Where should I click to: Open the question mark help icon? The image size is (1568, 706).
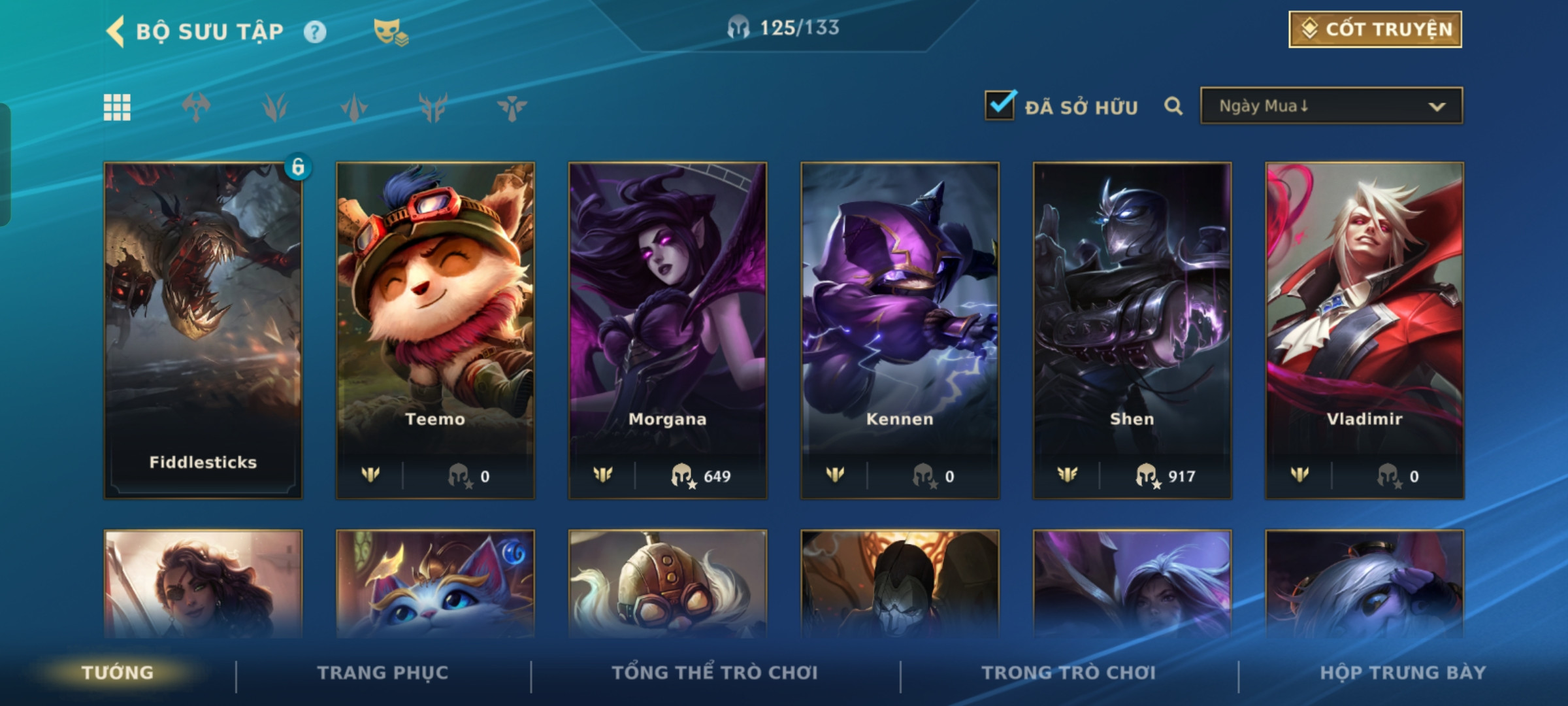(x=315, y=31)
